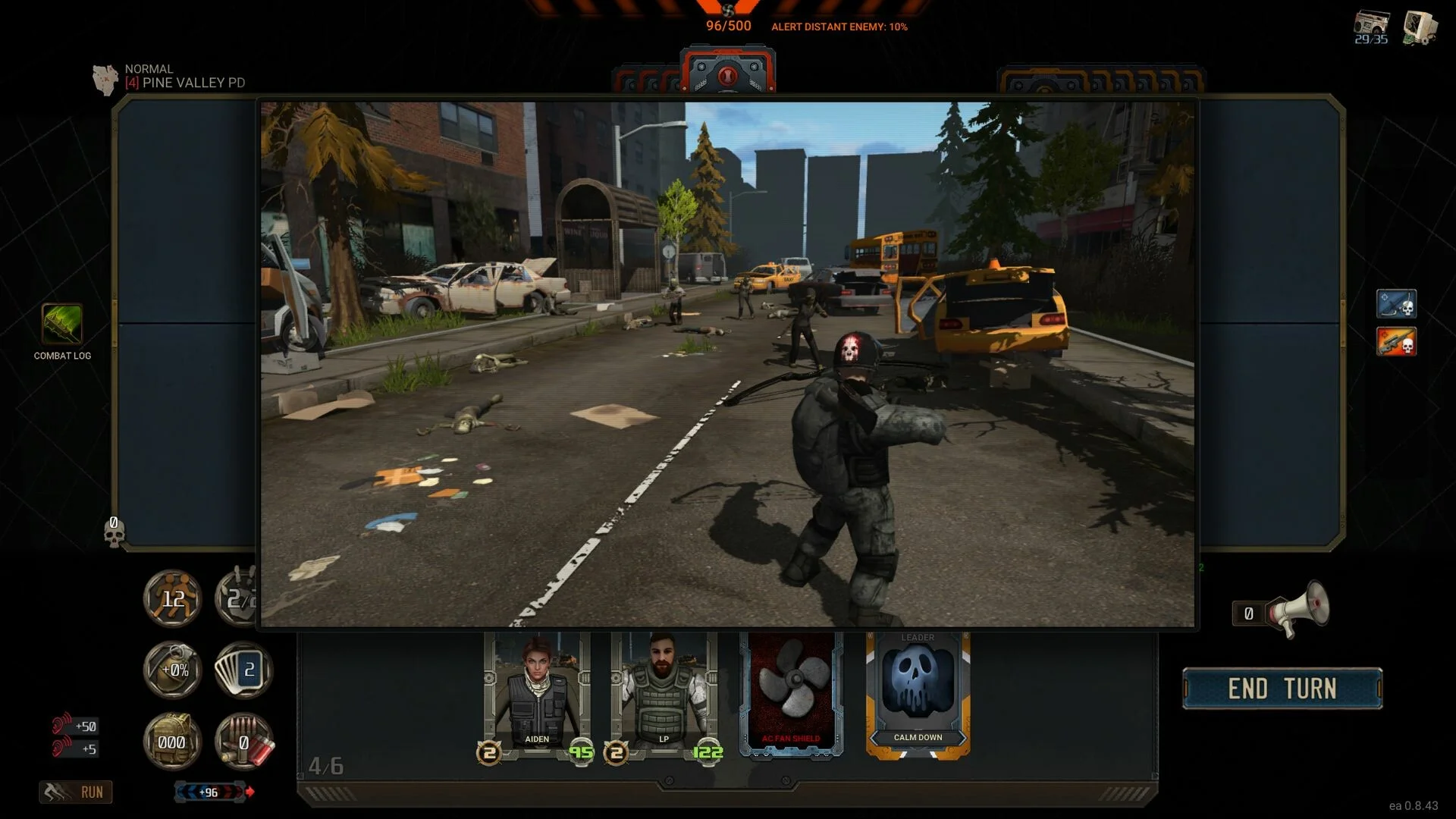Activate the megaphone noise icon
1456x819 pixels.
click(x=1300, y=608)
